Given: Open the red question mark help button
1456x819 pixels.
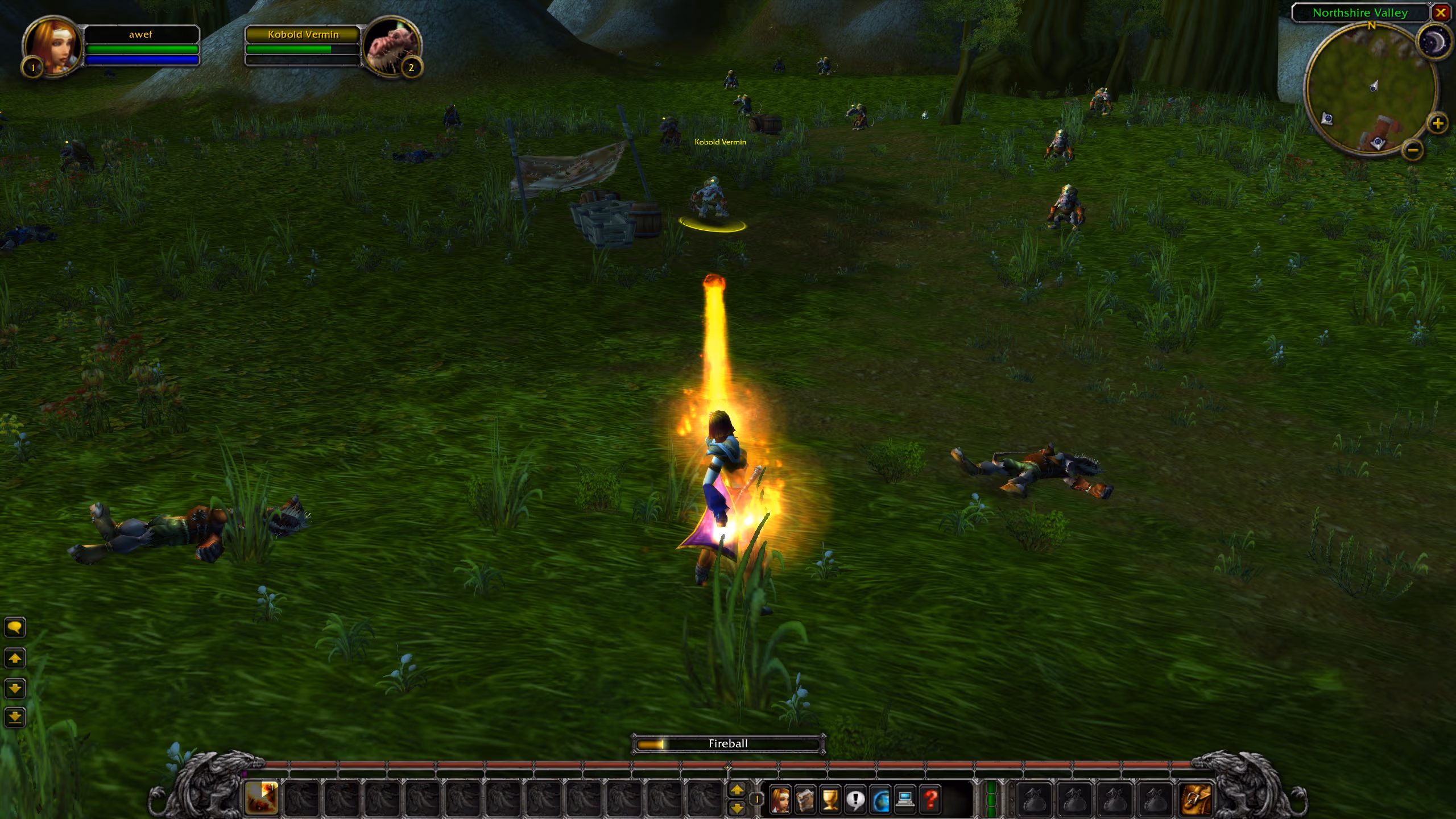Looking at the screenshot, I should pos(930,800).
